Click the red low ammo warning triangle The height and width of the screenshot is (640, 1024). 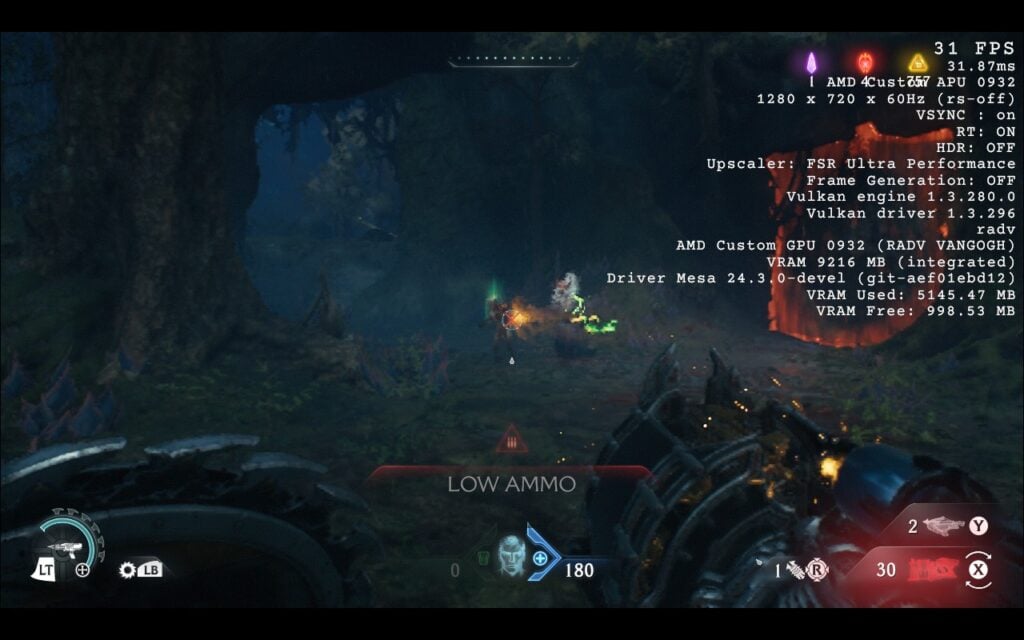click(x=511, y=438)
